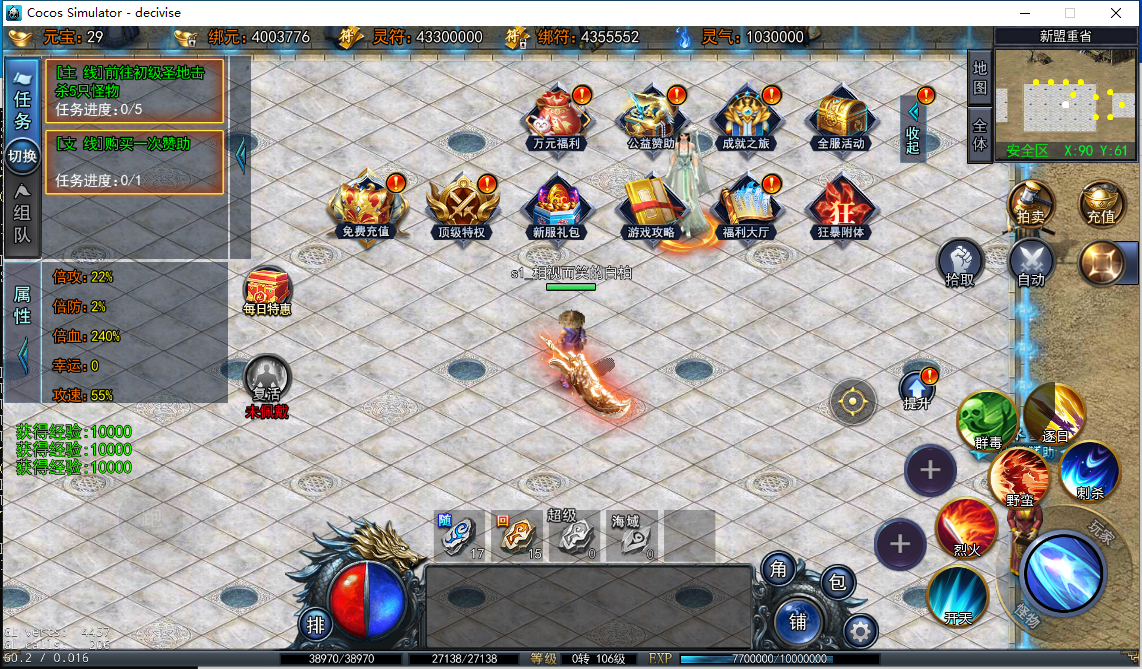Open the gear settings button
The width and height of the screenshot is (1142, 669).
click(860, 631)
